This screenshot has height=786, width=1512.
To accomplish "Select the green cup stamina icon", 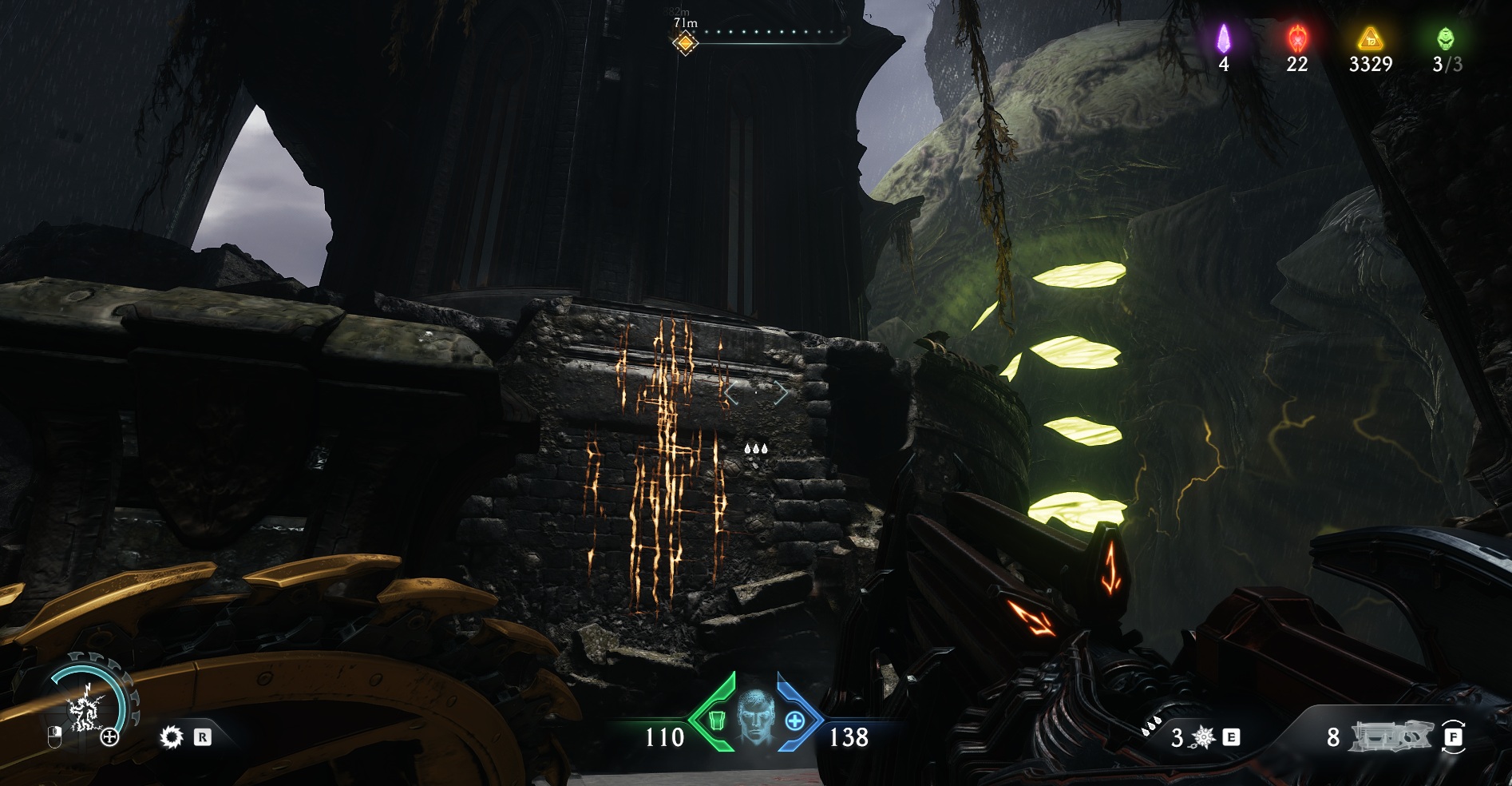I will click(x=718, y=721).
